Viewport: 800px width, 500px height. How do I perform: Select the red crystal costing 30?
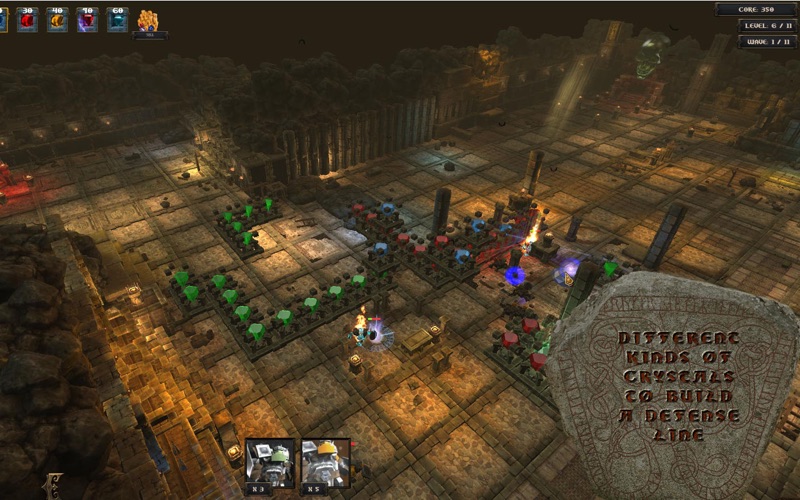click(27, 20)
